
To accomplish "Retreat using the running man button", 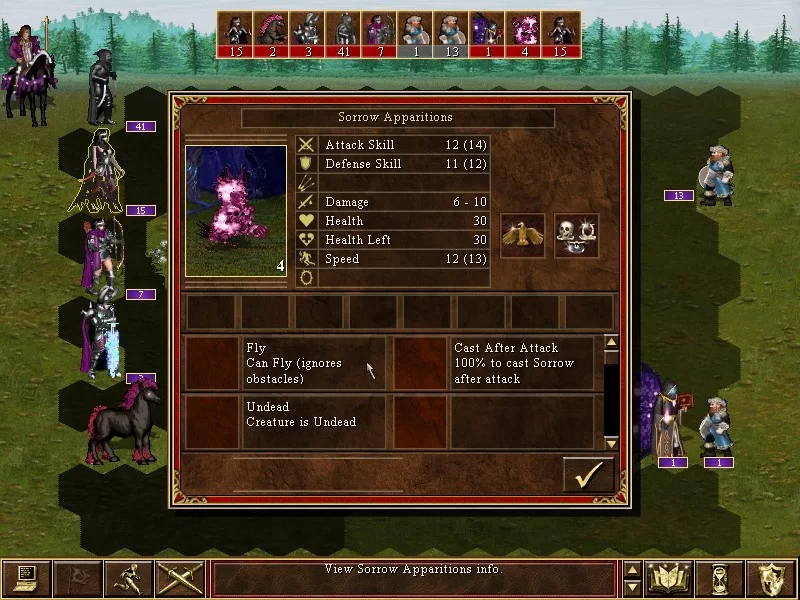I will click(129, 578).
